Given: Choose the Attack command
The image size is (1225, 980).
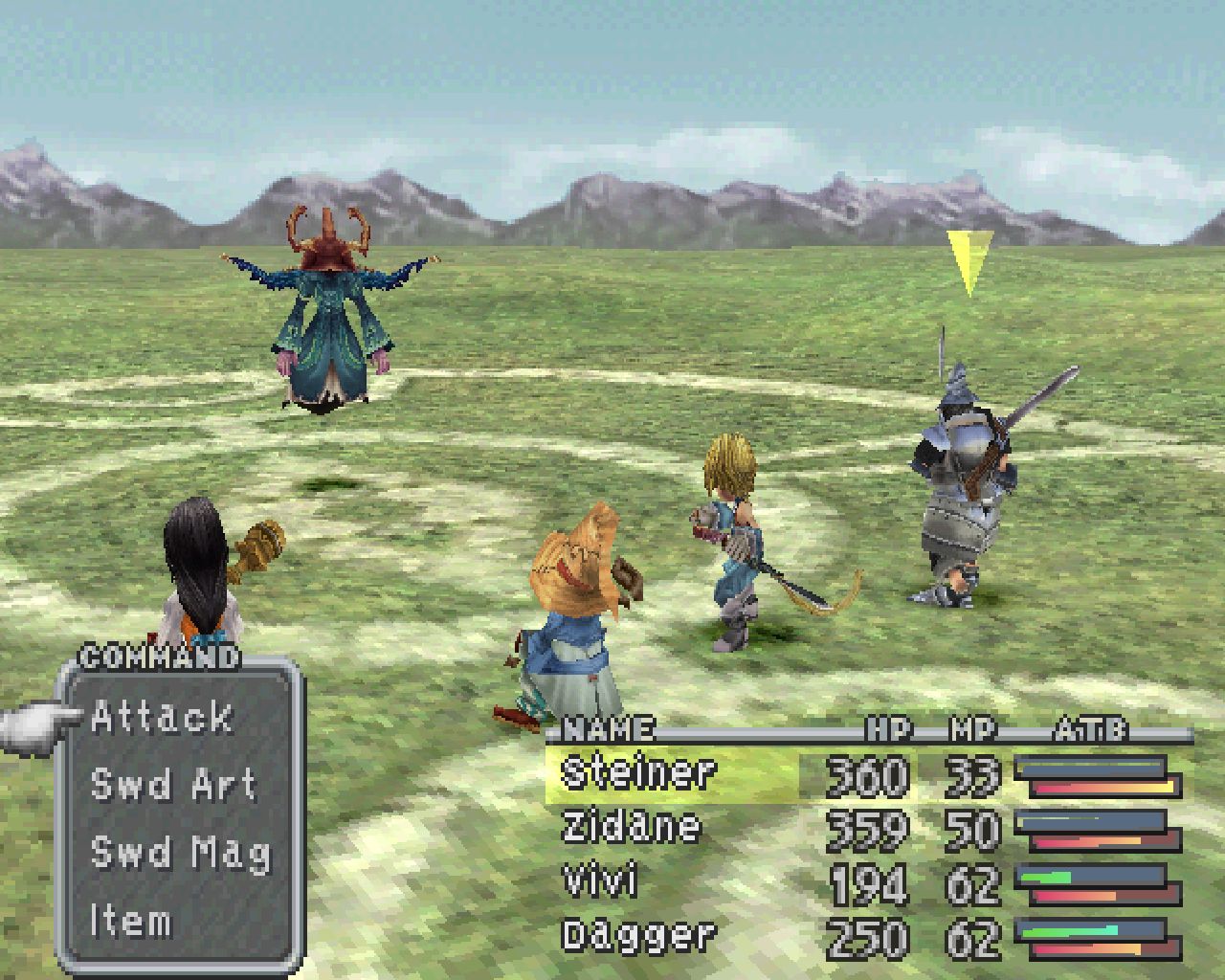Looking at the screenshot, I should point(163,718).
